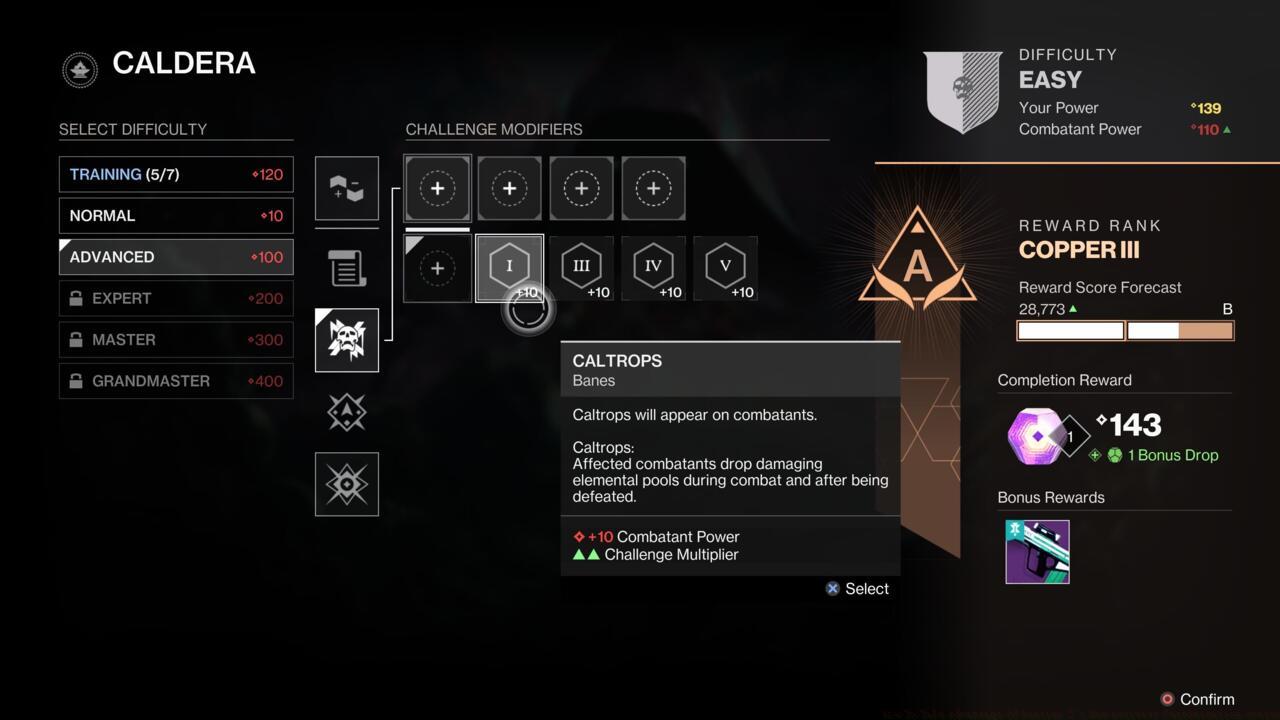
Task: Select the tier I Bane hexagon
Action: click(509, 266)
